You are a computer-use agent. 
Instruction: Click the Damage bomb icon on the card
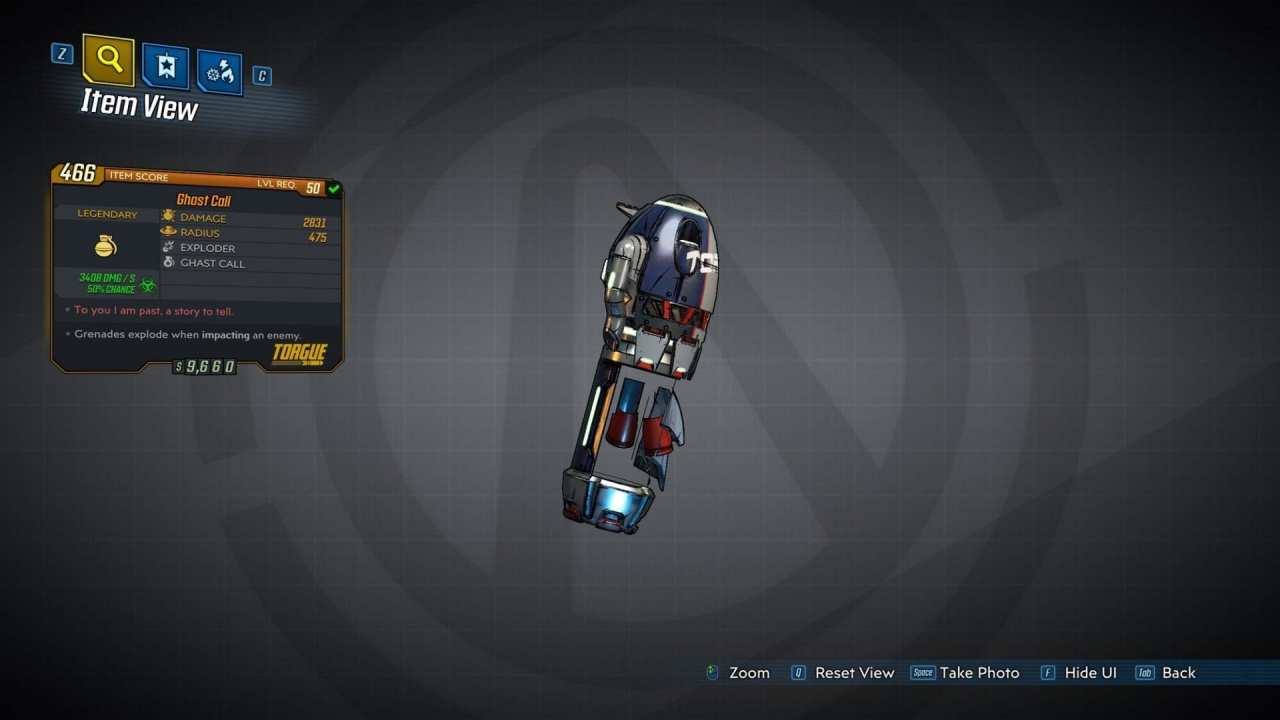point(167,217)
